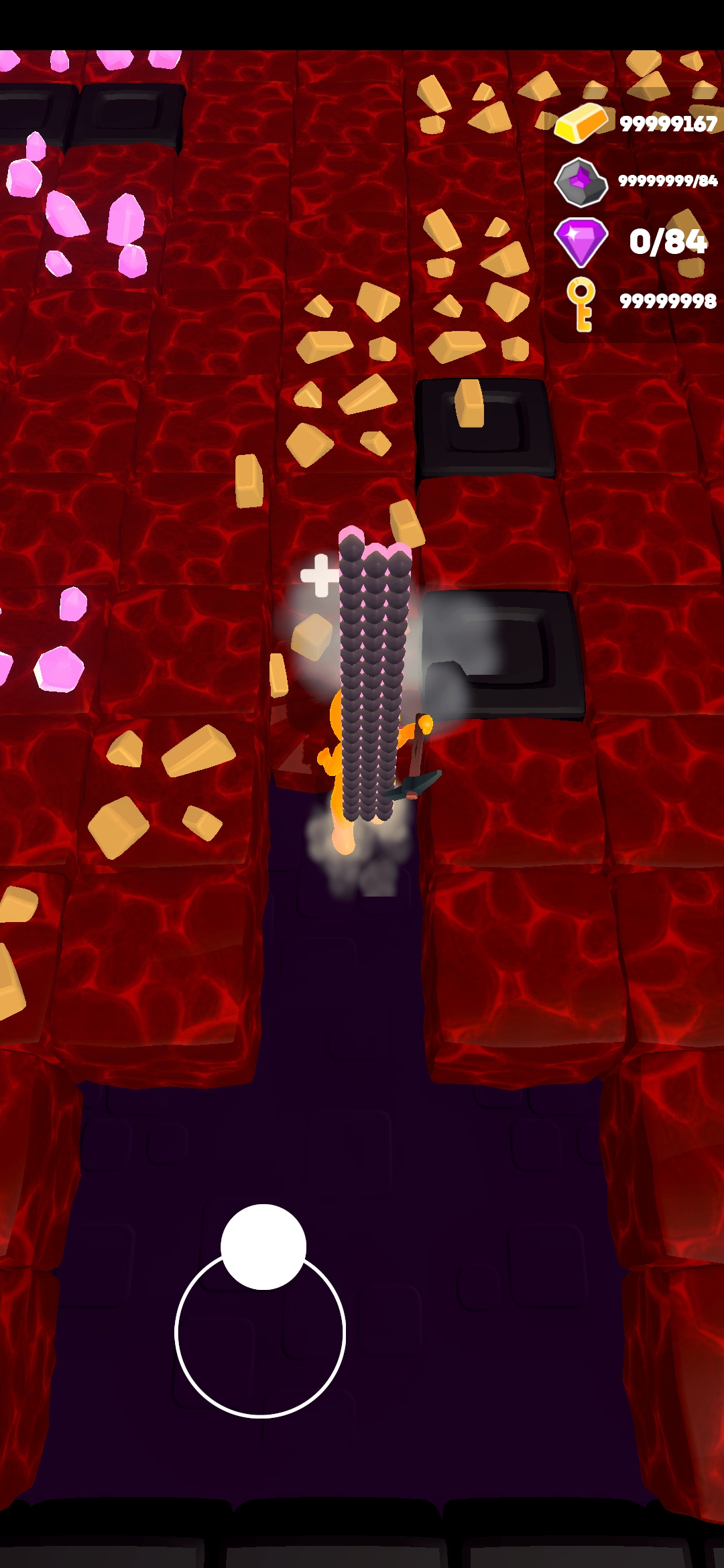724x1568 pixels.
Task: Tap the white virtual joystick knob
Action: click(x=263, y=1246)
